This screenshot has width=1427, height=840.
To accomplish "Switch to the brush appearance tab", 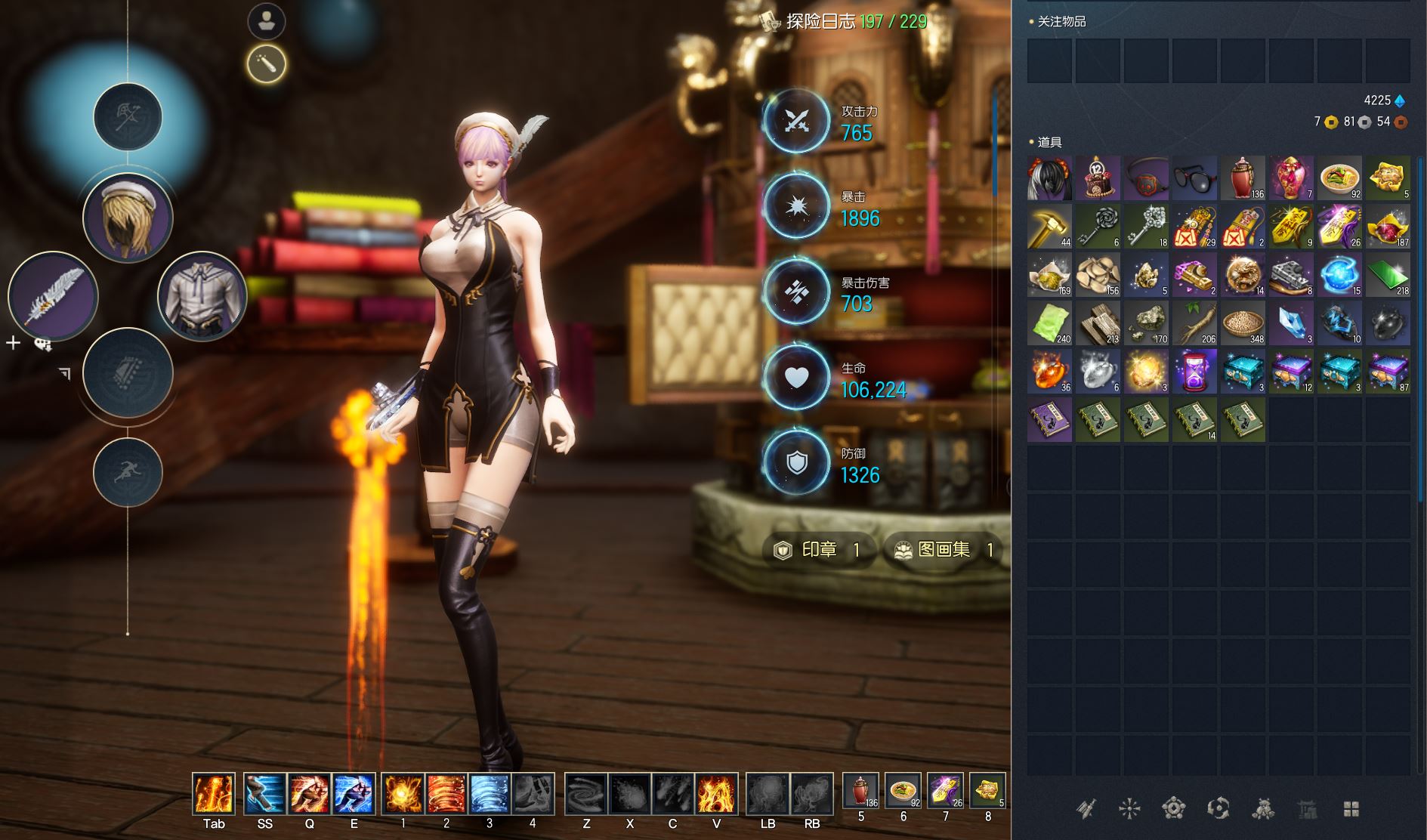I will (266, 64).
